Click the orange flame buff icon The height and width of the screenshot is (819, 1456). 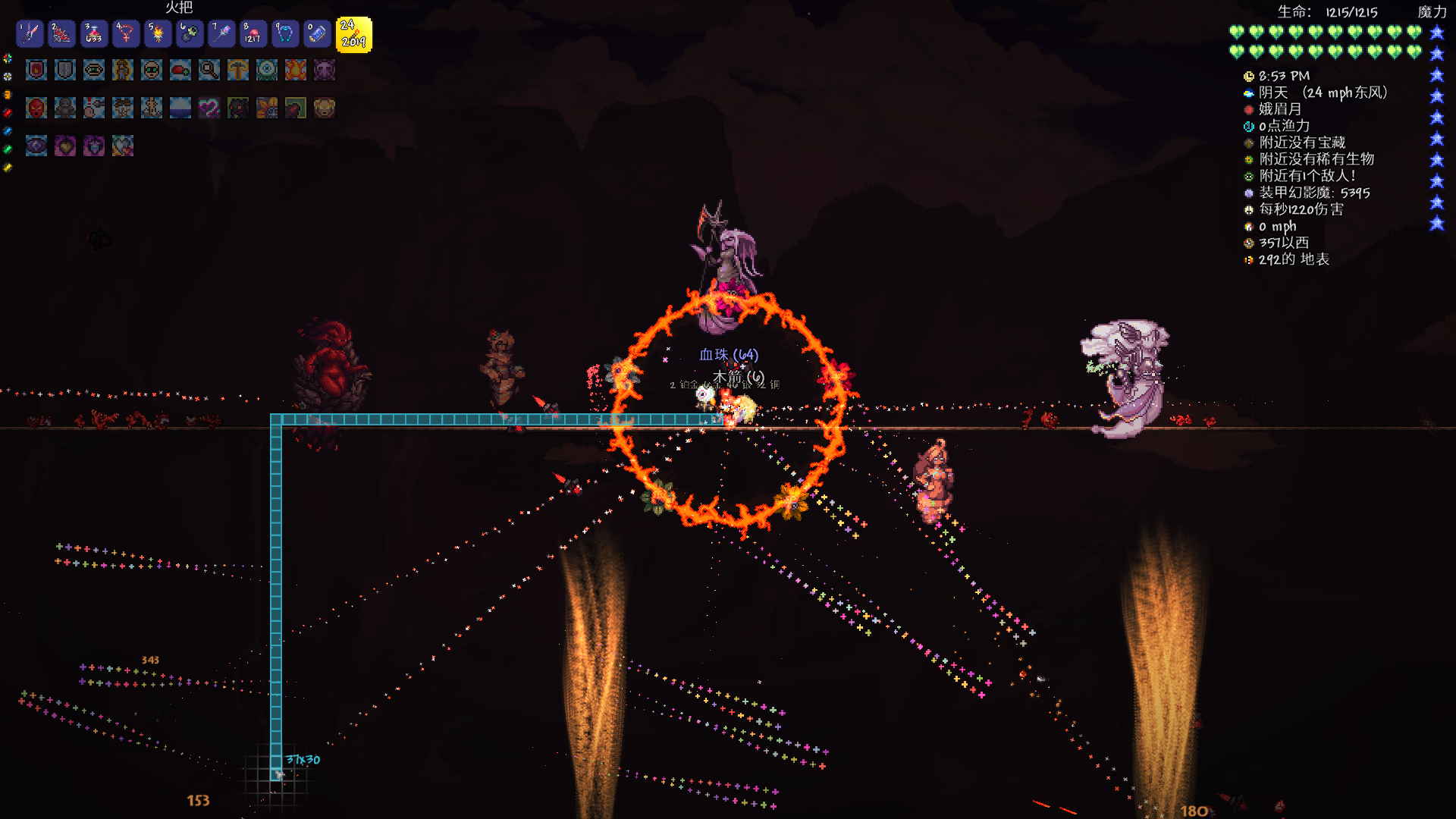[x=296, y=70]
